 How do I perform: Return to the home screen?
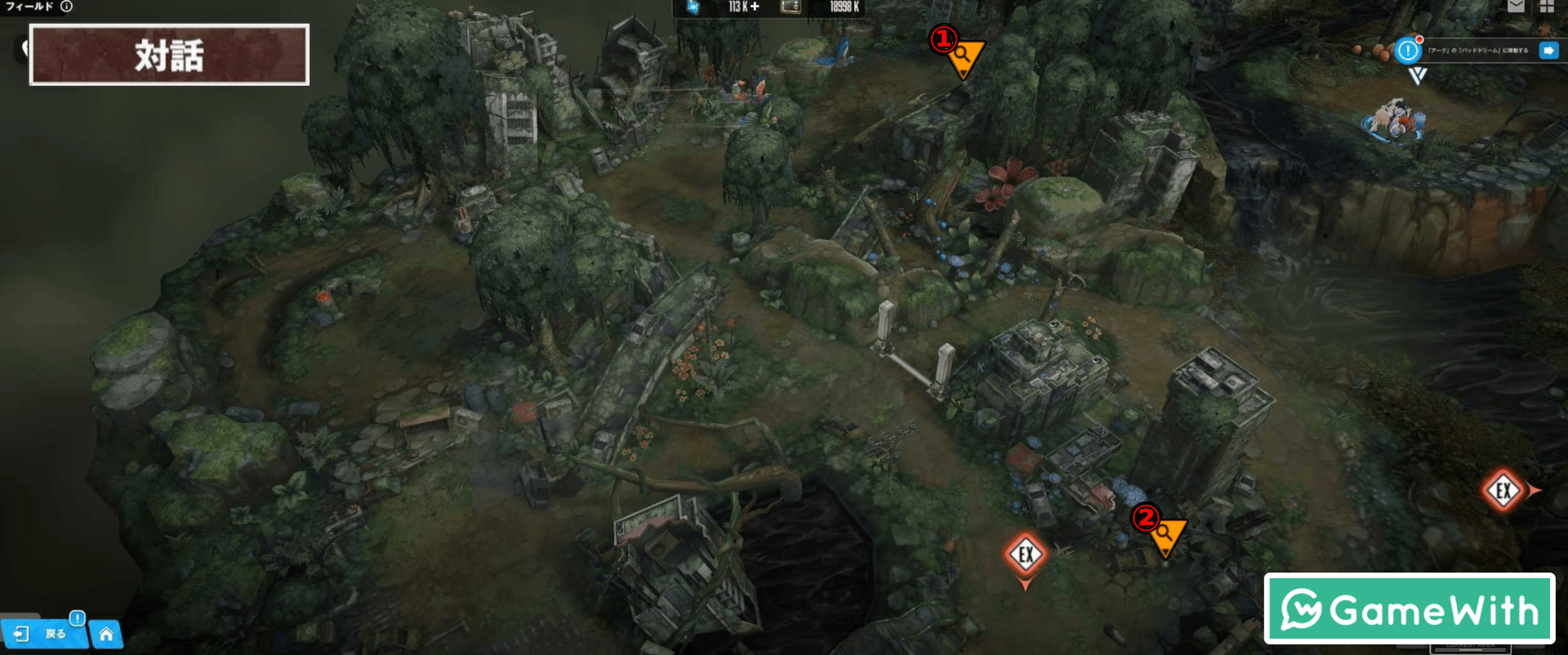point(106,634)
